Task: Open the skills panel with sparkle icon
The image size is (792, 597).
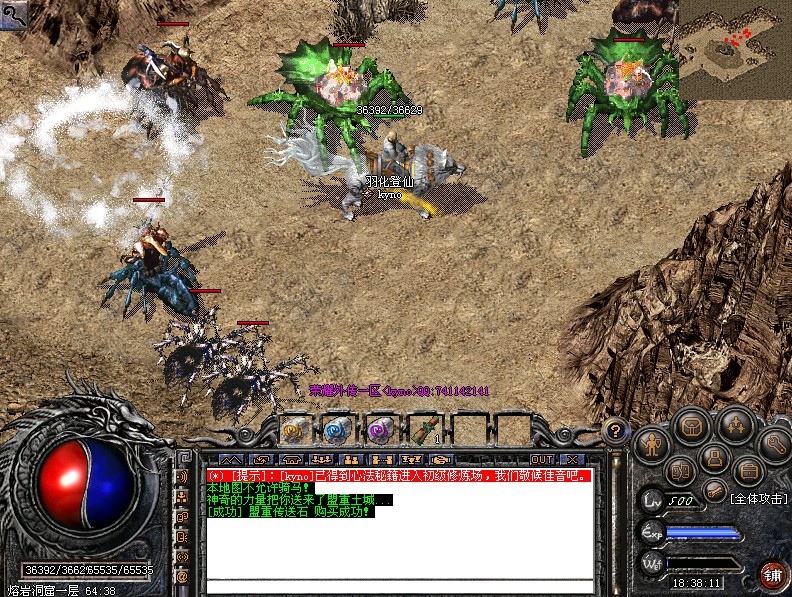Action: (x=733, y=425)
